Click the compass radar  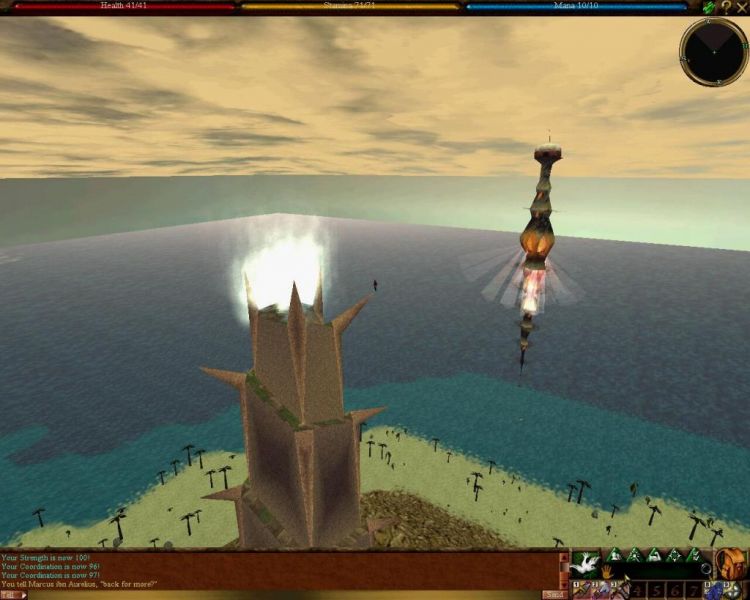tap(713, 51)
